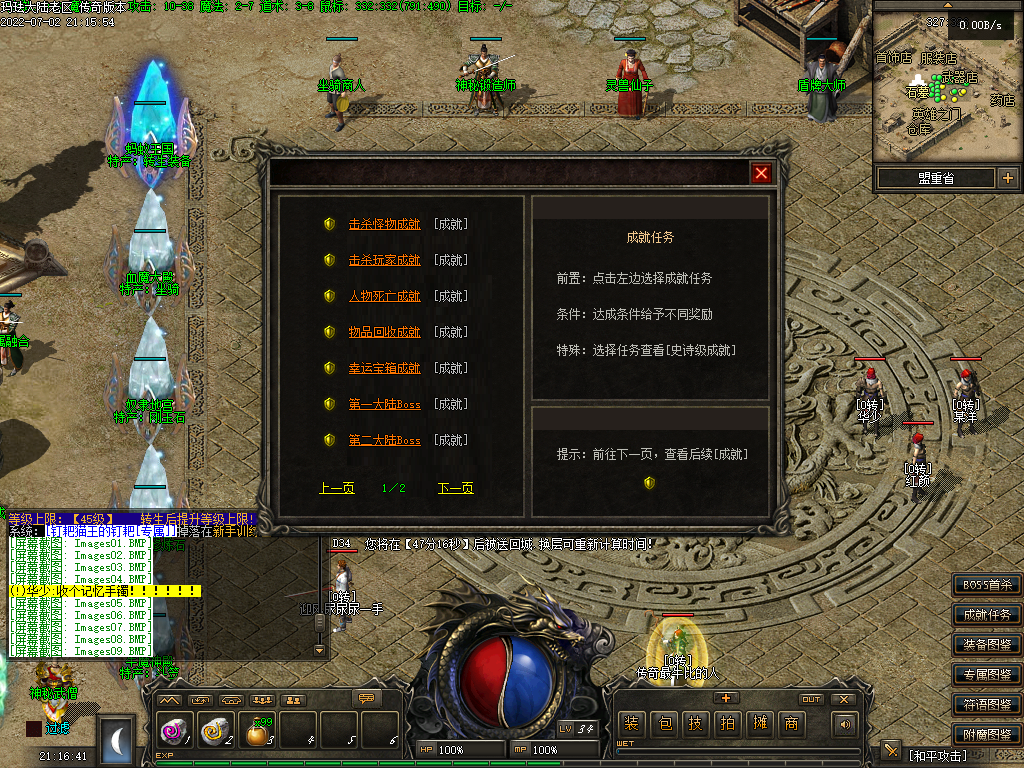Choose the 物品回收成就 achievement entry
The image size is (1024, 768).
(384, 332)
